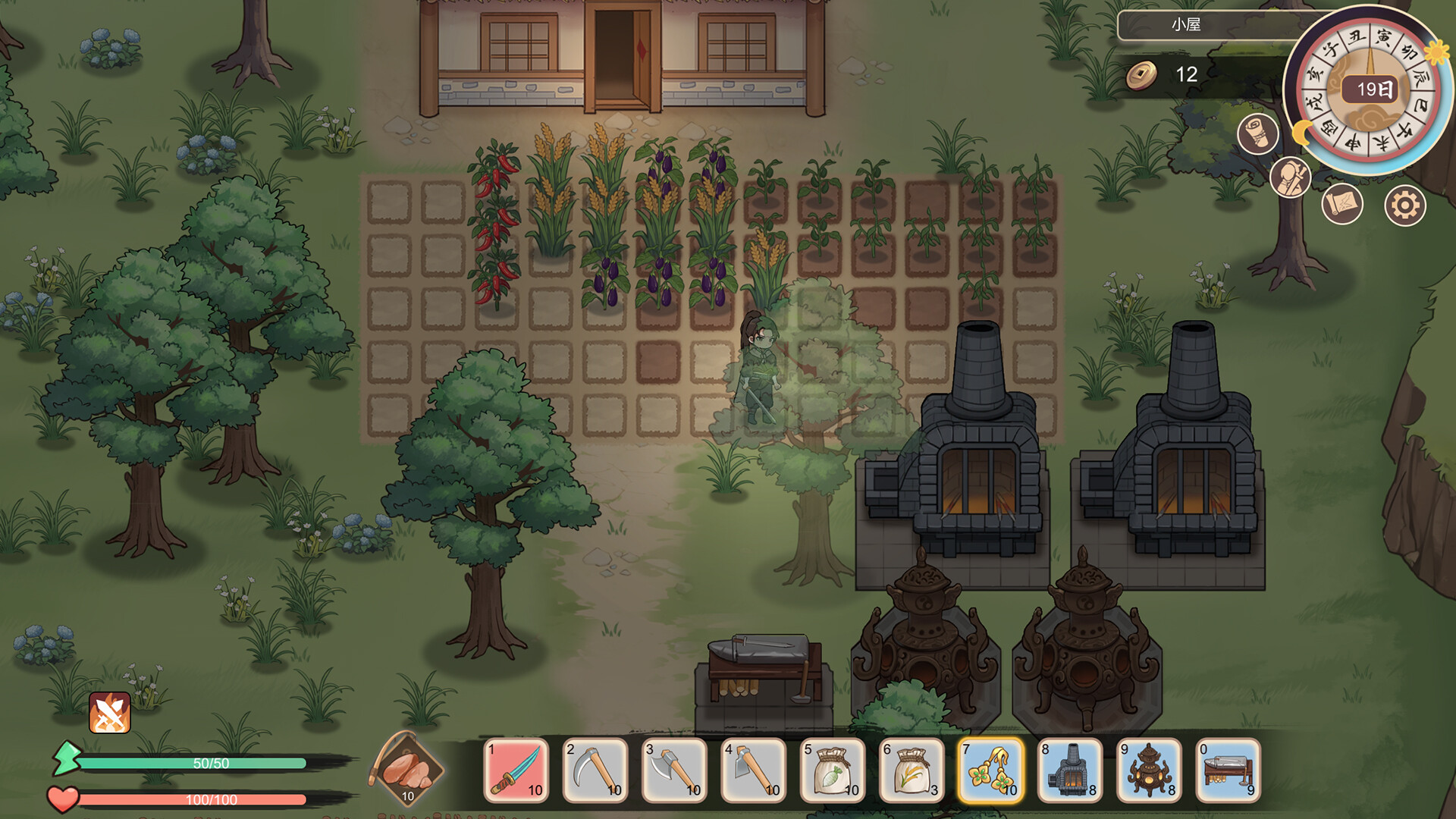Choose the axe in hotbar slot 3
Viewport: 1456px width, 819px height.
coord(675,770)
